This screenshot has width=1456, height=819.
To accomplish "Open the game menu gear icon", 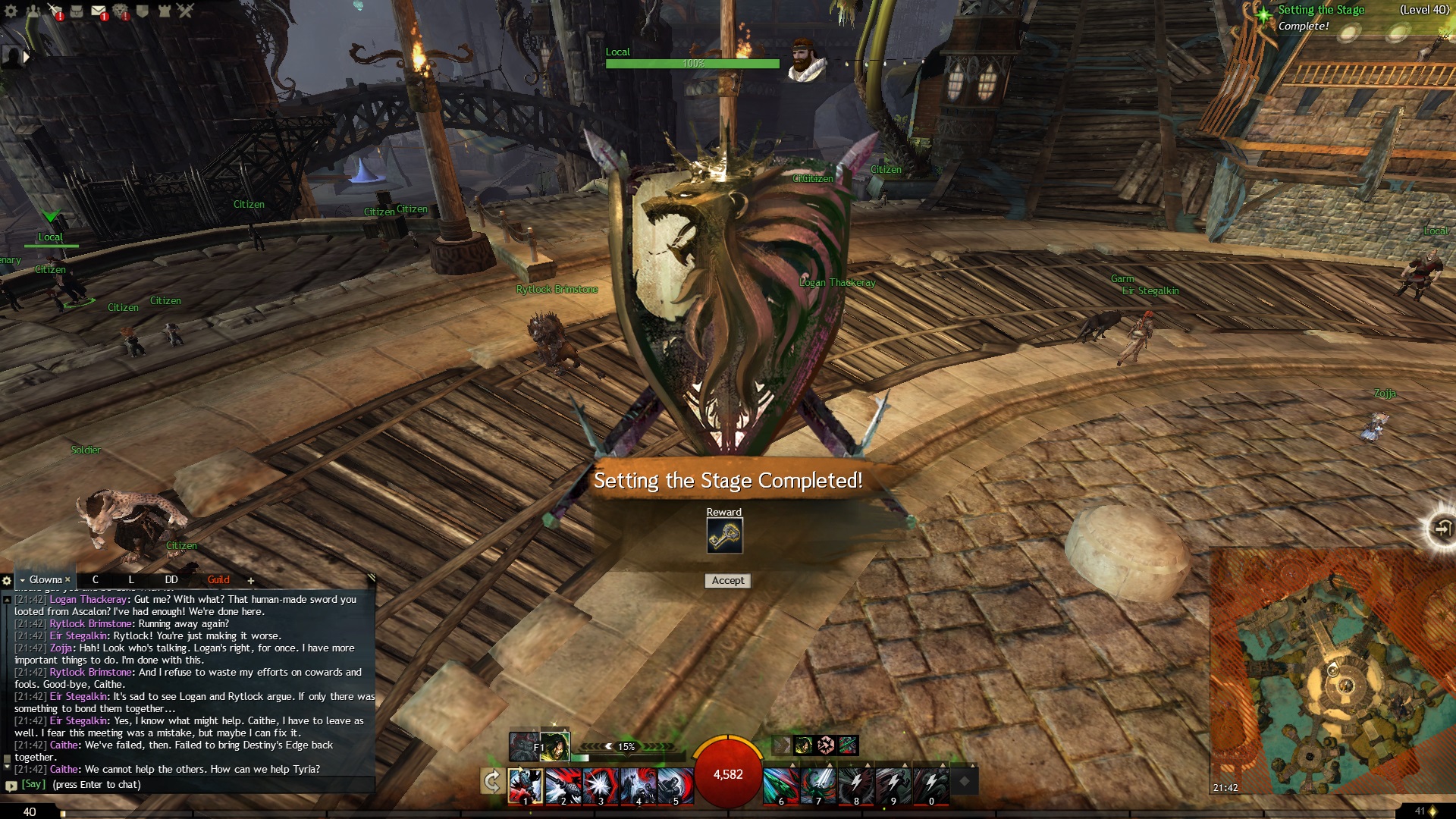I will tap(11, 11).
